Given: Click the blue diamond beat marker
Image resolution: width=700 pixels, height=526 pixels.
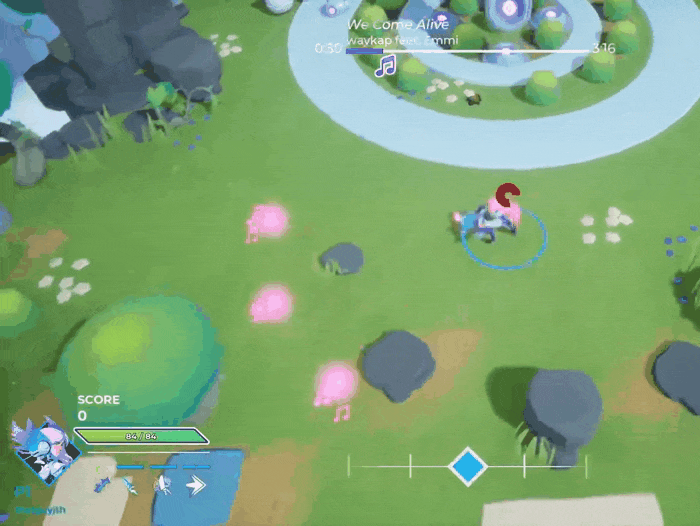Looking at the screenshot, I should pyautogui.click(x=467, y=465).
